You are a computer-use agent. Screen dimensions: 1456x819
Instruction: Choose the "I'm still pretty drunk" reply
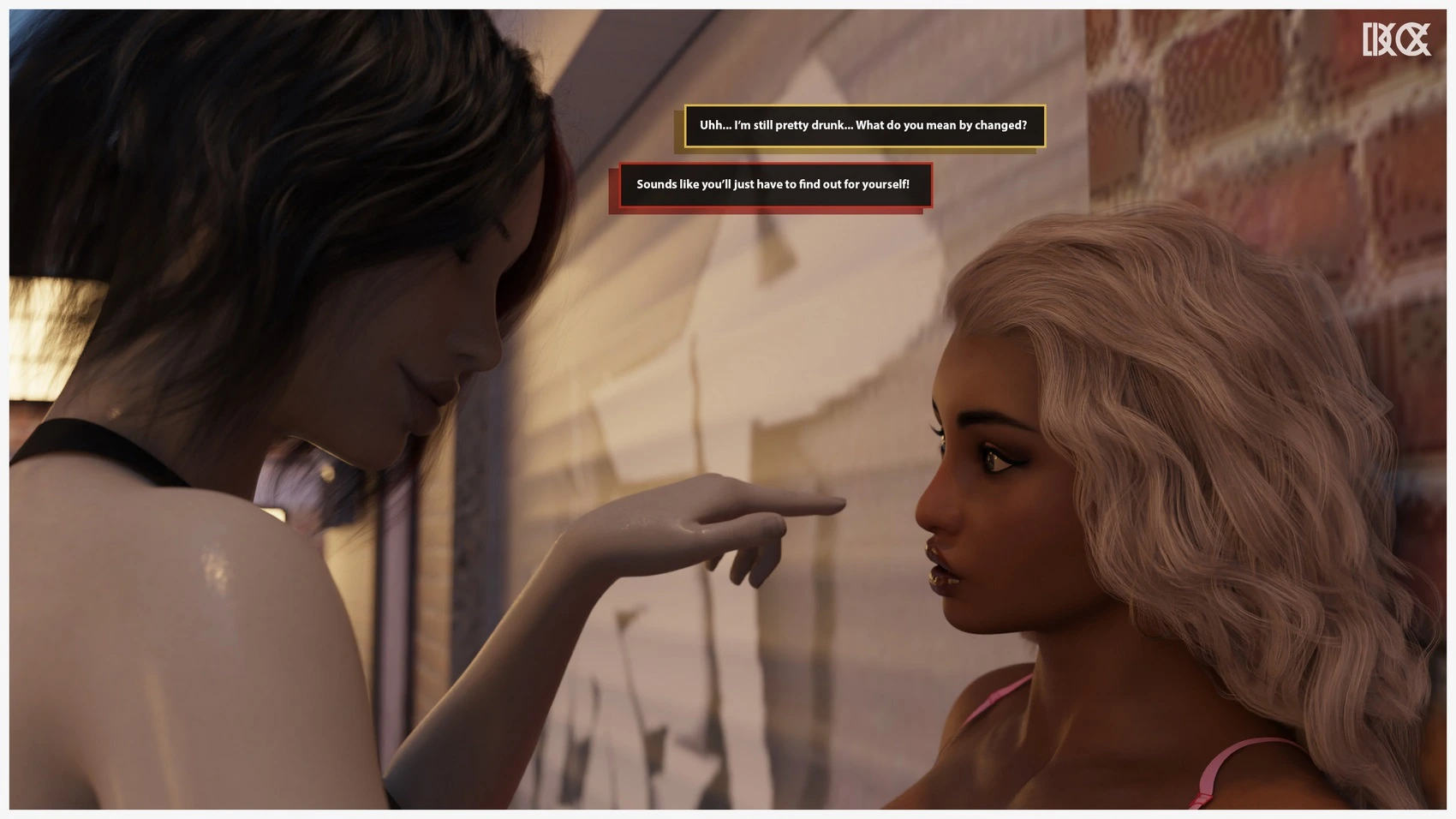pyautogui.click(x=863, y=126)
